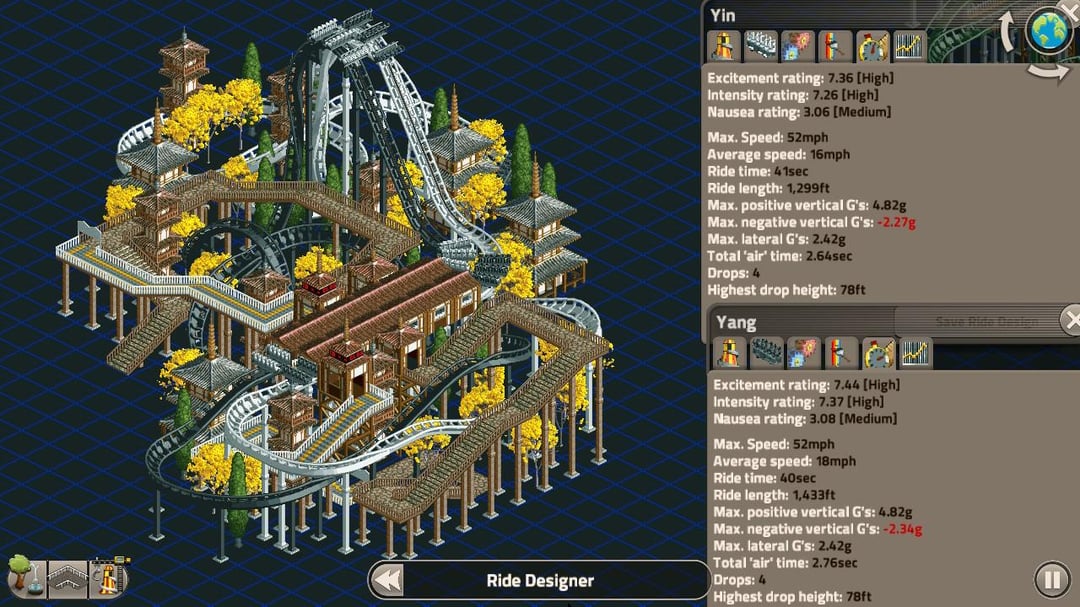Select the footpath building tool
This screenshot has height=607, width=1080.
tap(68, 577)
